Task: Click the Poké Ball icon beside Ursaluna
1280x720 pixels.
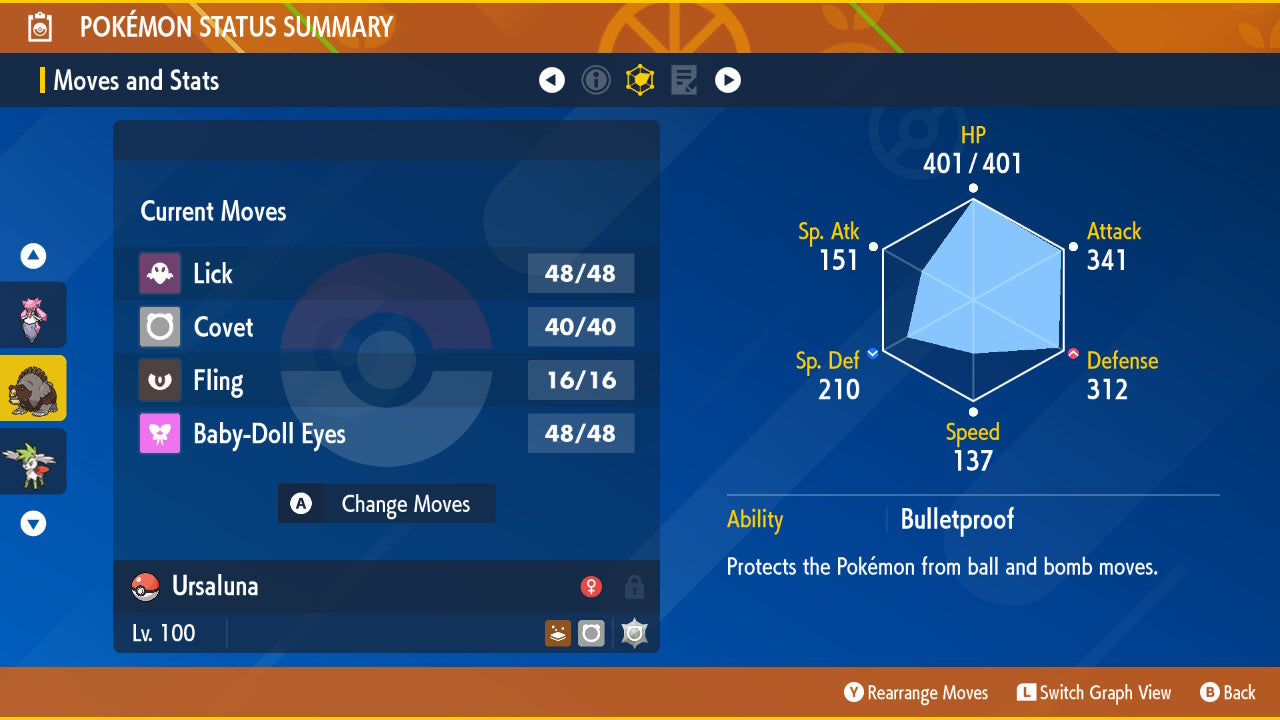Action: pos(146,587)
